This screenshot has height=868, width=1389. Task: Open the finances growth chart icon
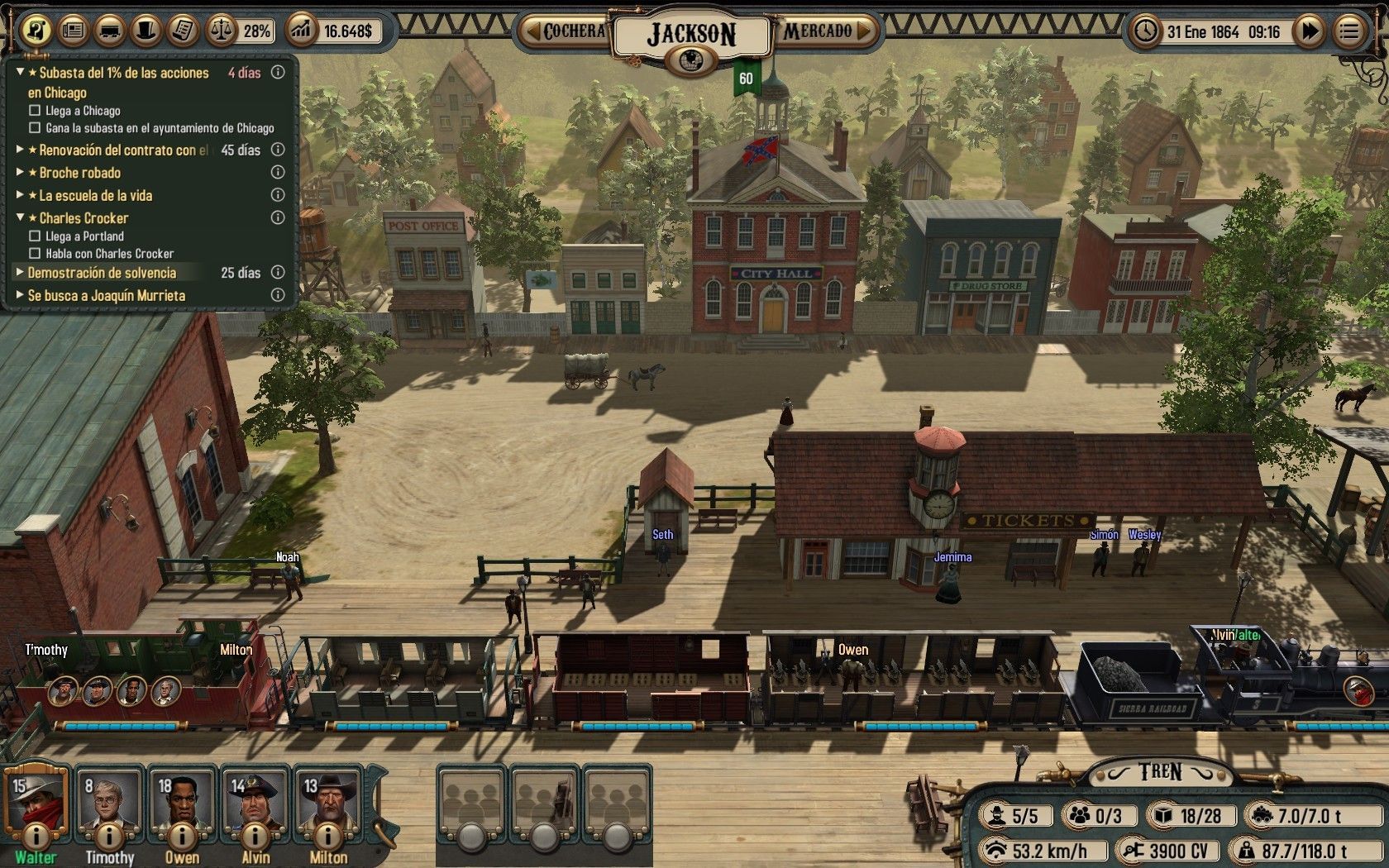pos(302,31)
